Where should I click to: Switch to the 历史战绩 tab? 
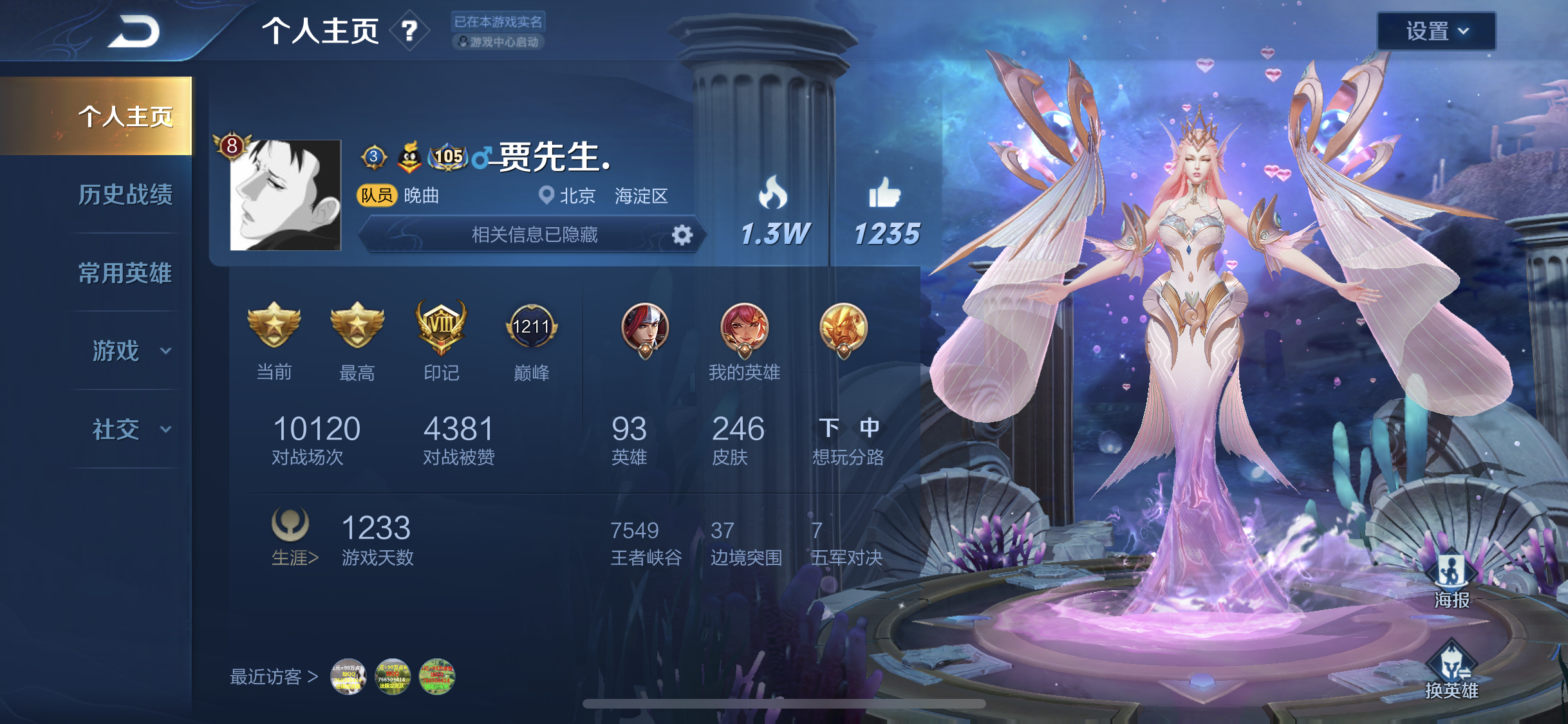point(125,194)
